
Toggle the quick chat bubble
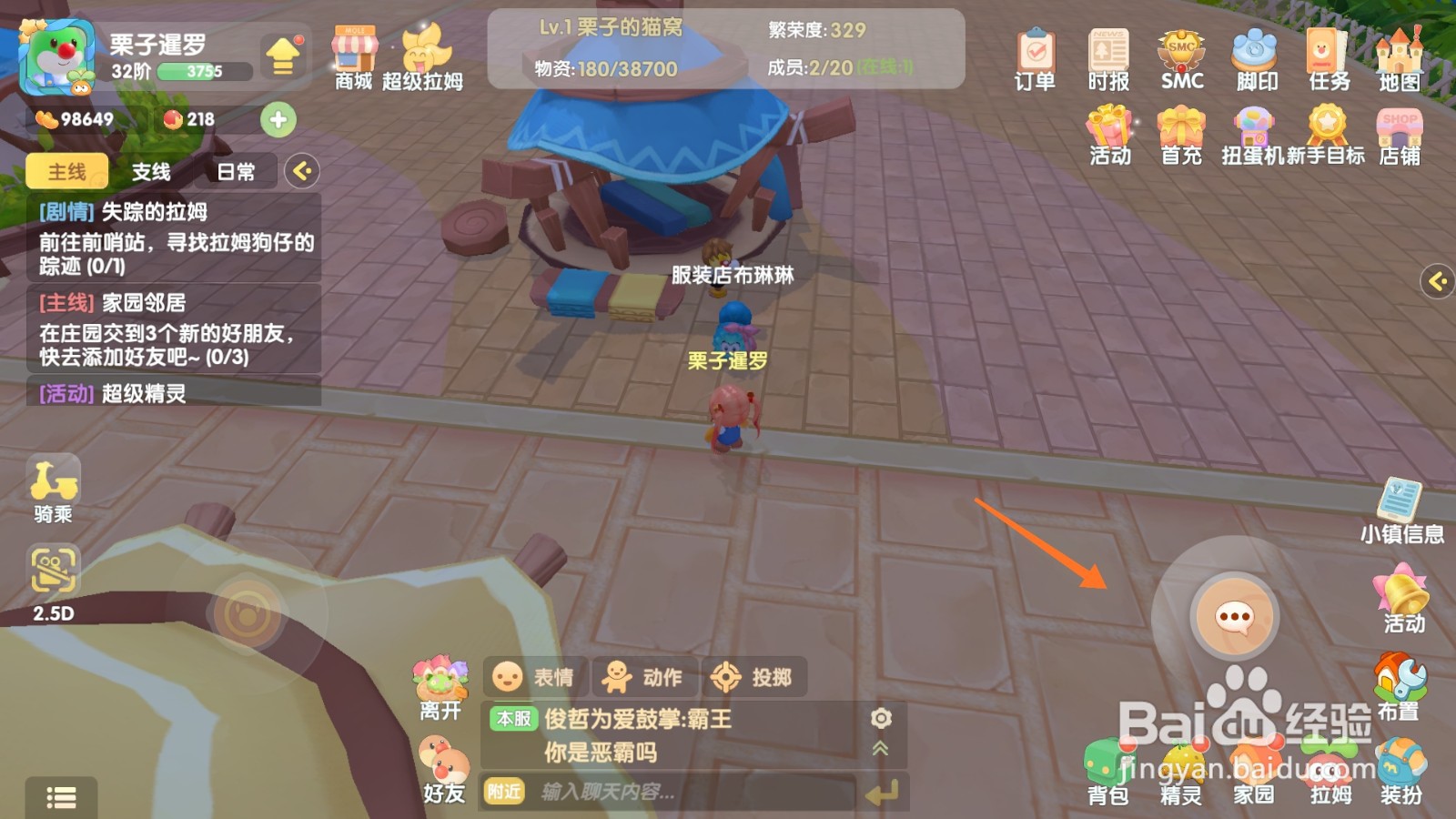click(1235, 616)
